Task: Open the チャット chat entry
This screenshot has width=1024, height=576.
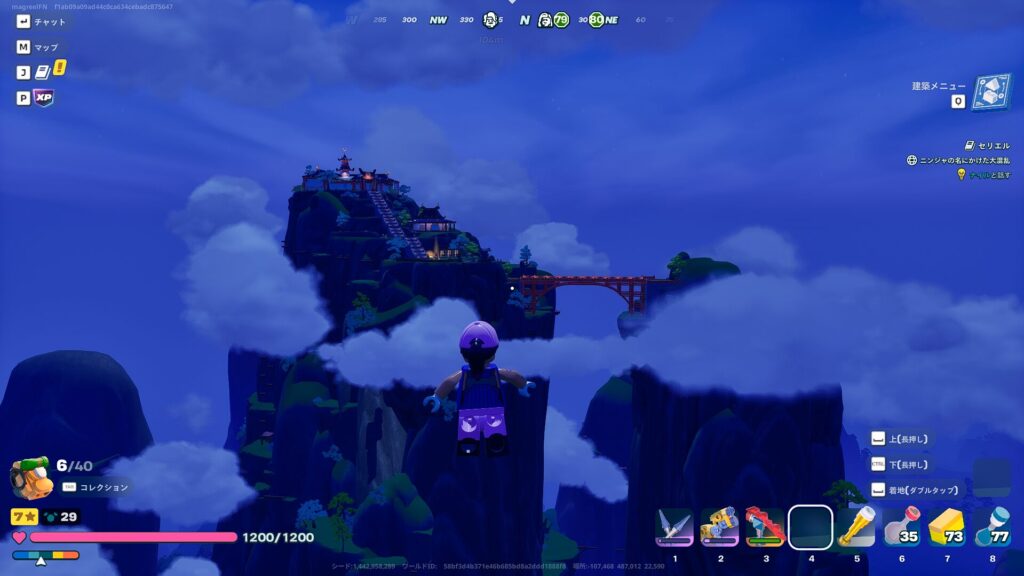Action: (49, 21)
